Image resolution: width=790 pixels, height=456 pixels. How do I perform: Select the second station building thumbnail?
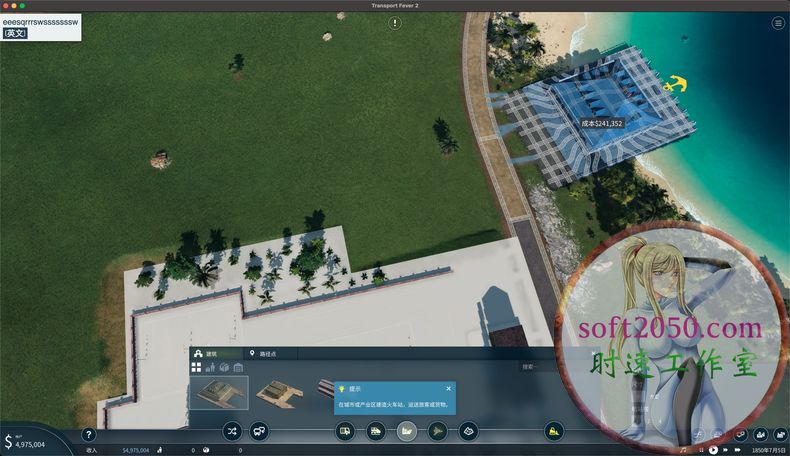click(280, 392)
